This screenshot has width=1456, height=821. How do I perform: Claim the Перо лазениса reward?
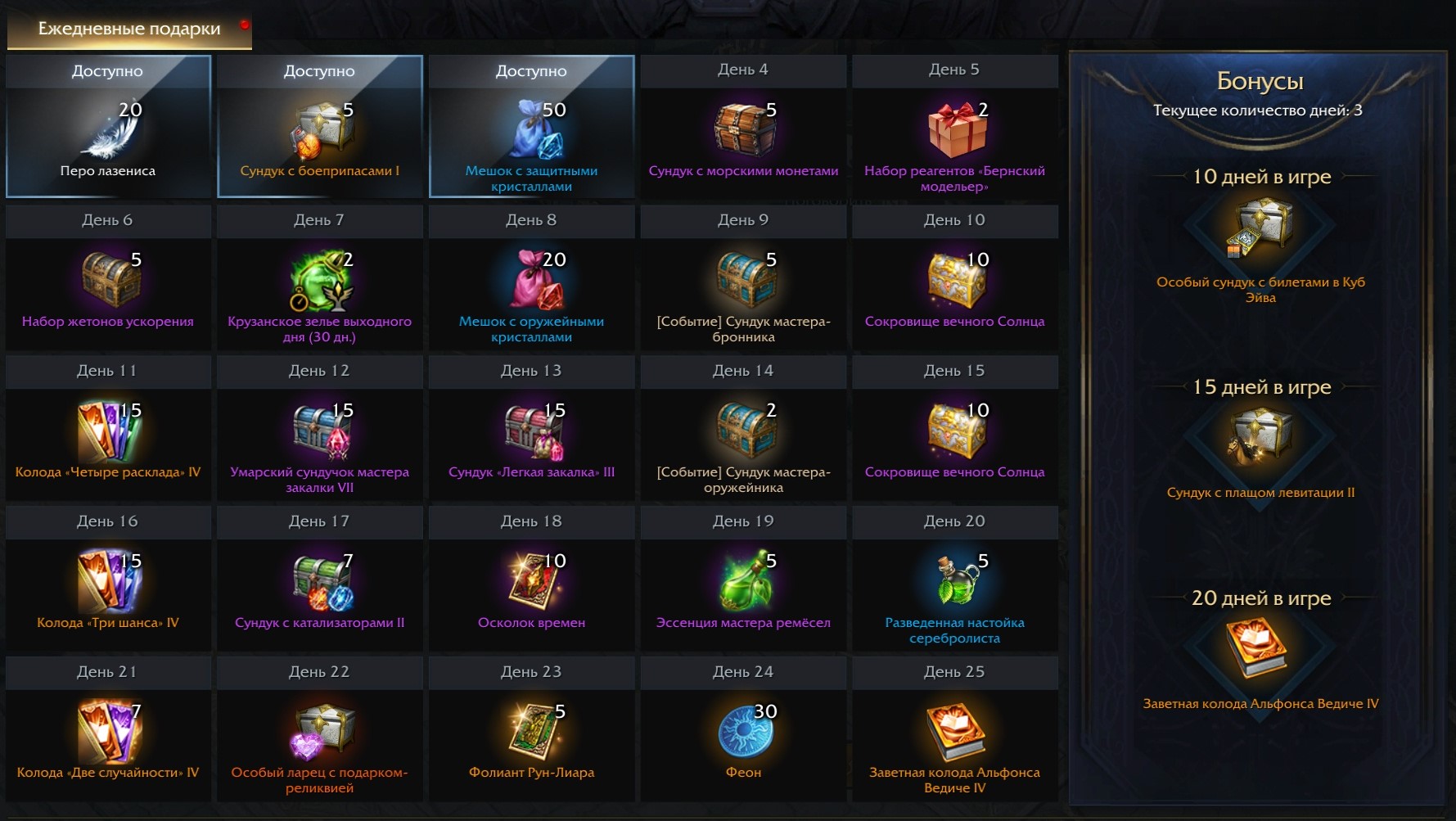(108, 133)
